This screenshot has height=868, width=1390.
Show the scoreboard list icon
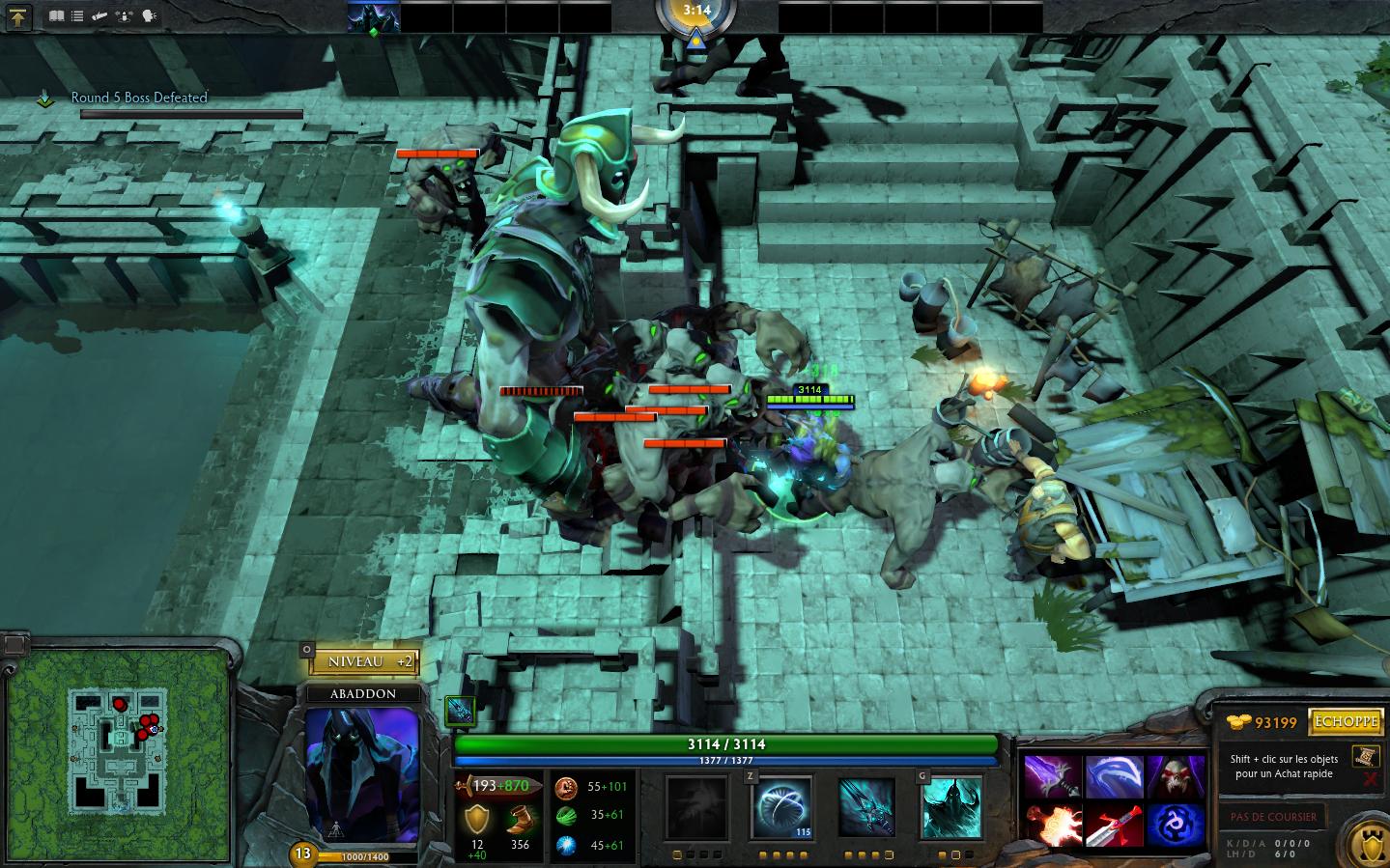pos(77,16)
